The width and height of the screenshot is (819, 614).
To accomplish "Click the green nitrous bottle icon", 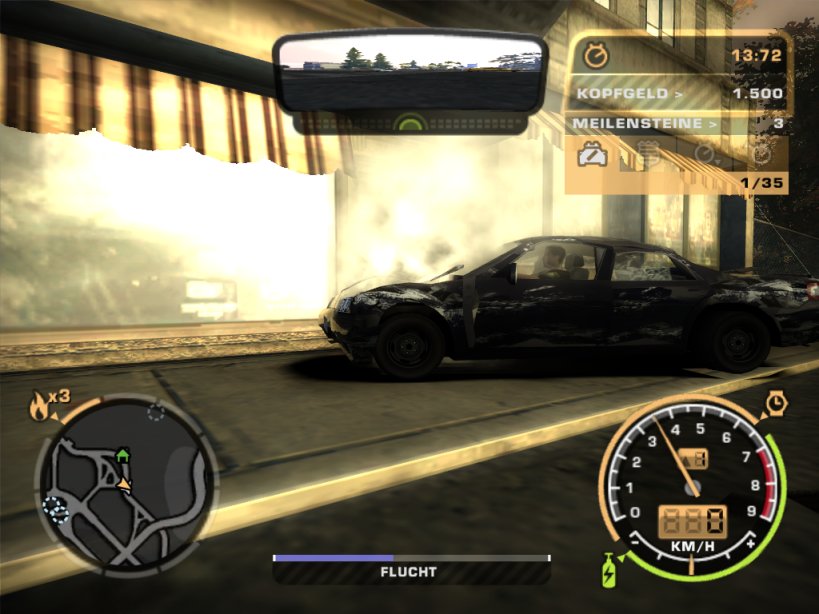I will pos(608,573).
